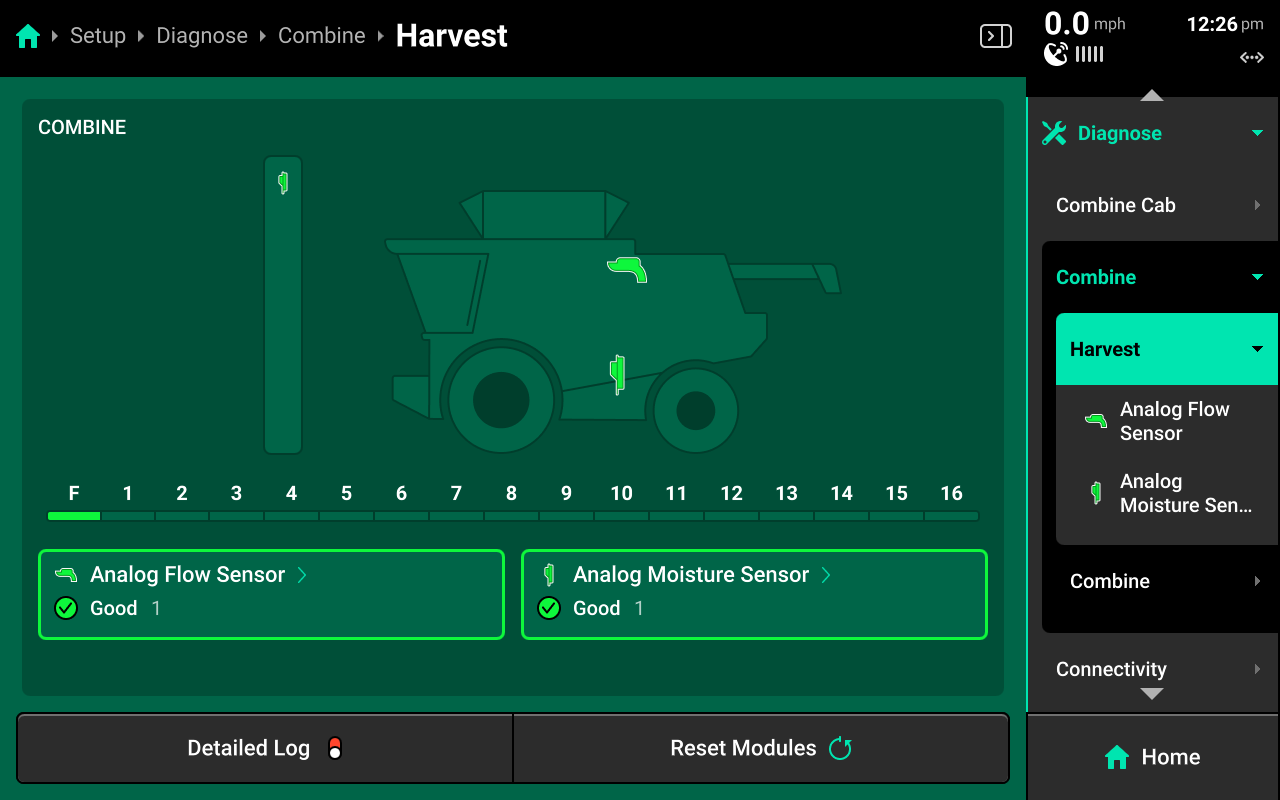The height and width of the screenshot is (800, 1280).
Task: Open the Analog Flow Sensor status card
Action: pyautogui.click(x=271, y=593)
